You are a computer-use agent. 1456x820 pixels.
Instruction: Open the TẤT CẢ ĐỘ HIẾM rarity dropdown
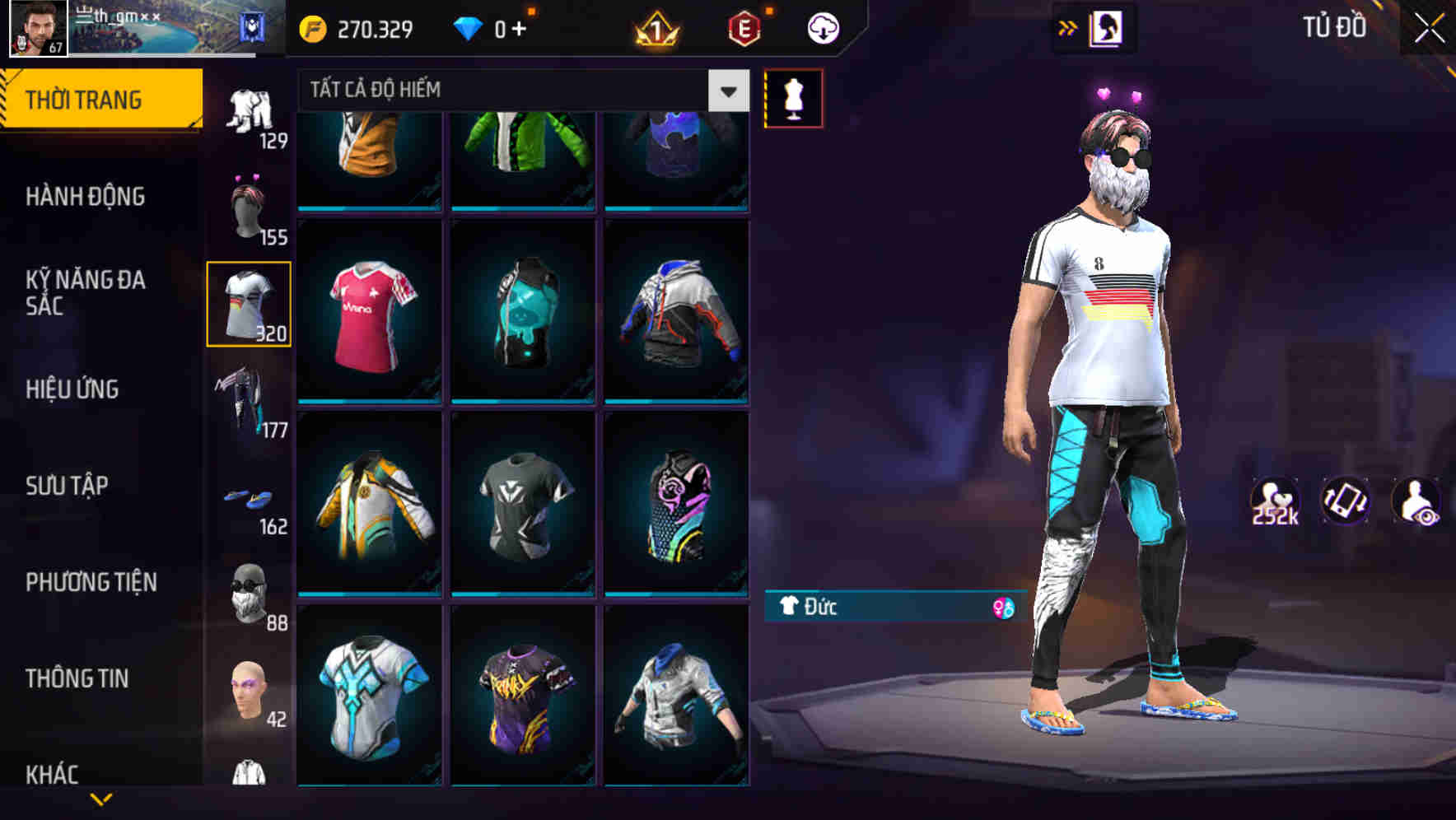coord(511,91)
